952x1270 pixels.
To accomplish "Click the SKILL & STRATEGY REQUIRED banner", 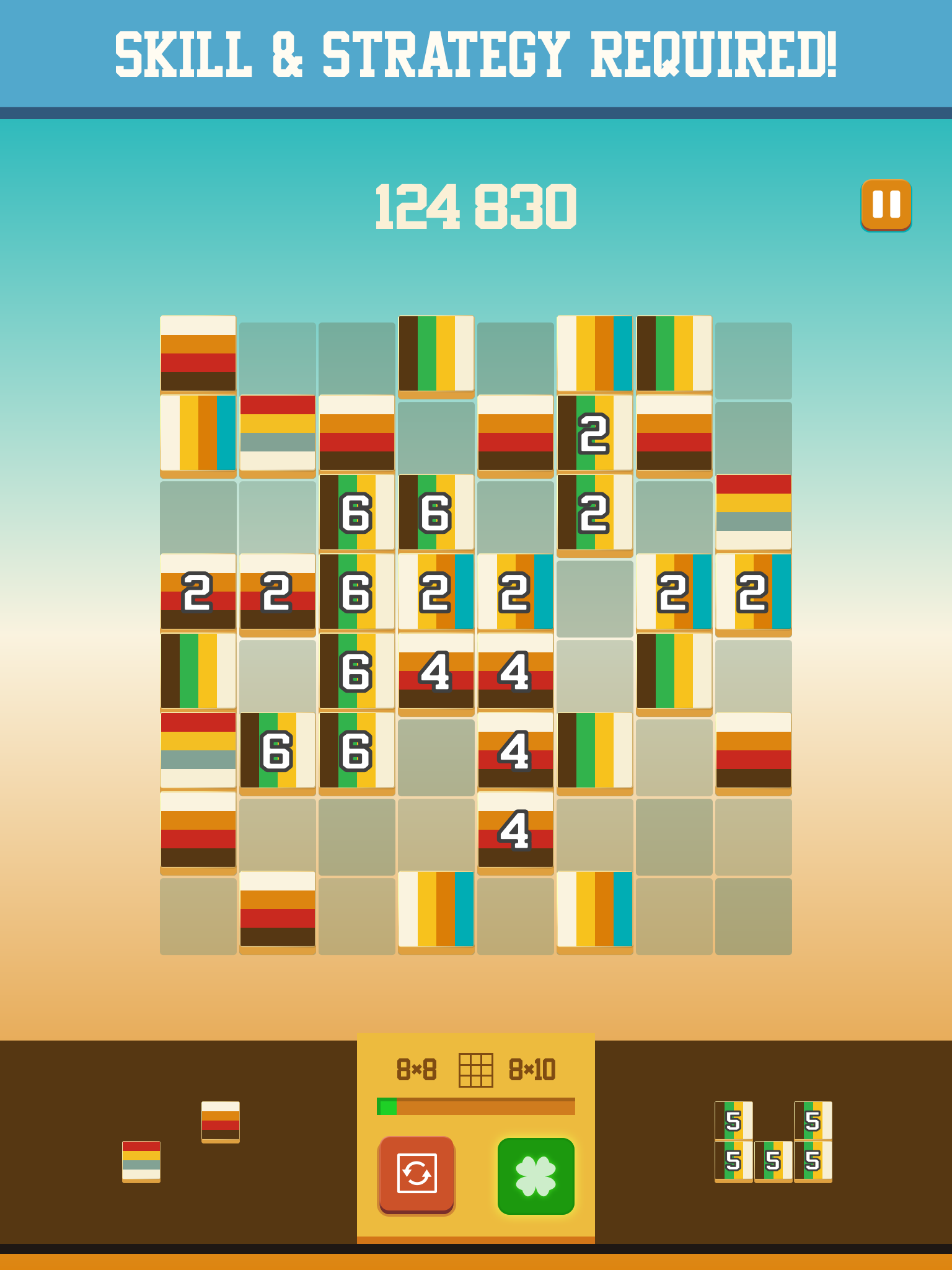I will click(x=476, y=53).
